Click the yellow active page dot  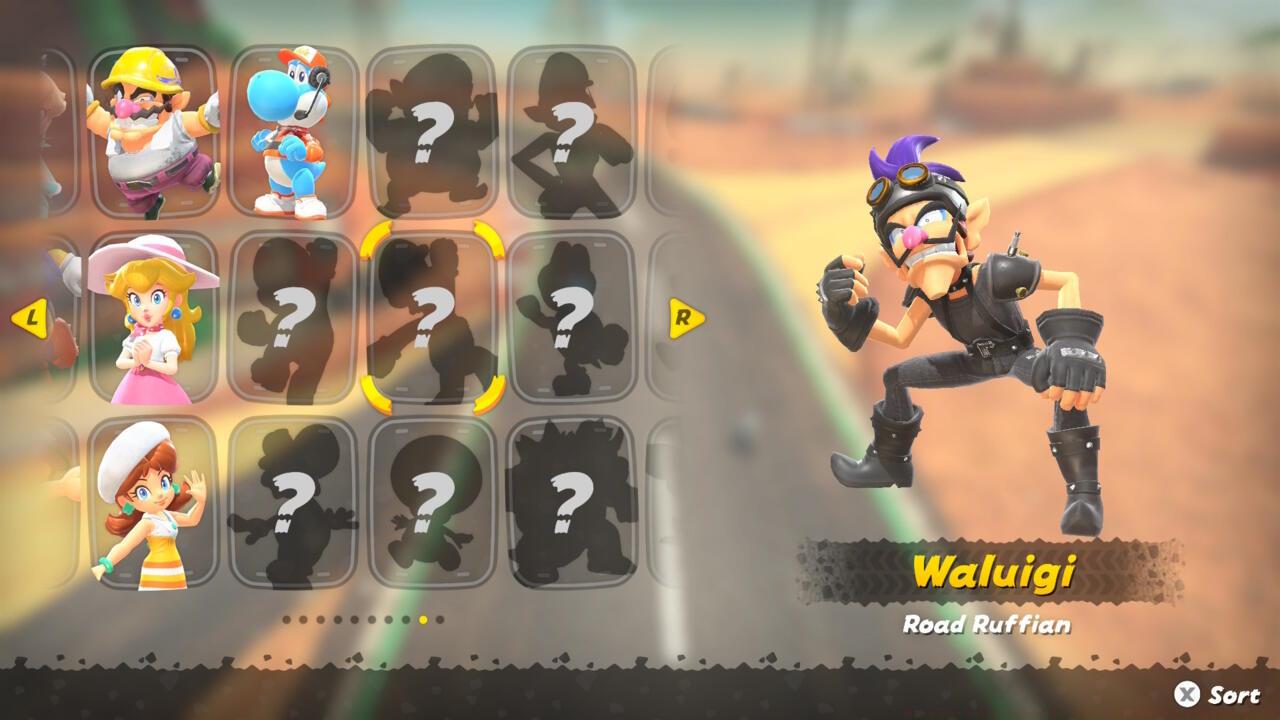pyautogui.click(x=425, y=619)
